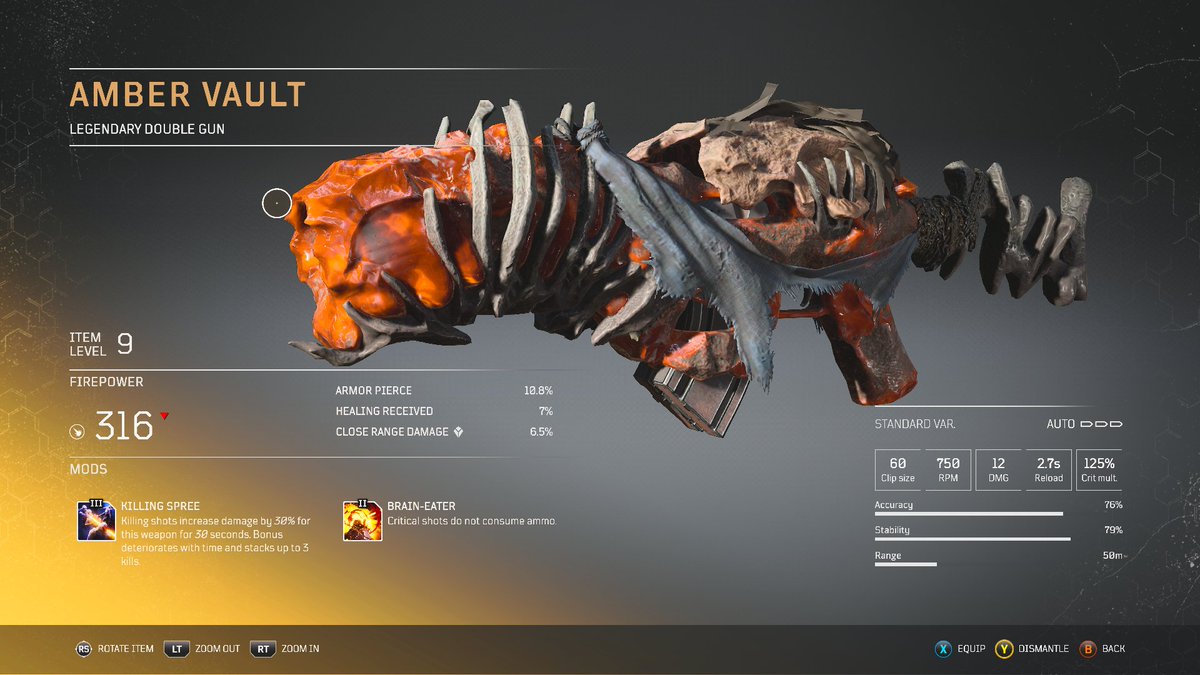
Task: Select the Brain-Eater mod icon
Action: coord(362,521)
